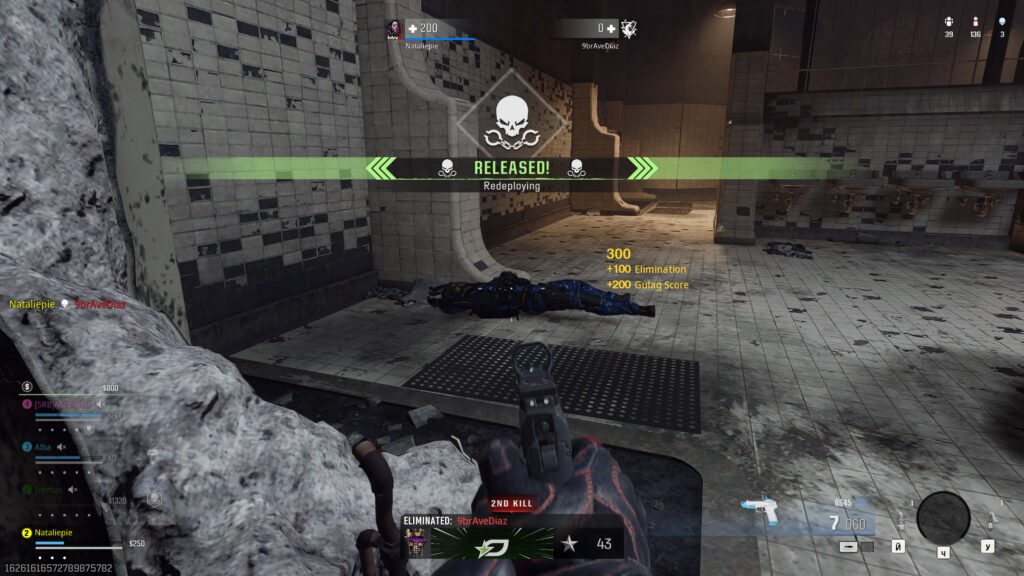1024x576 pixels.
Task: Click the teams-remaining icon showing 39
Action: coord(948,21)
